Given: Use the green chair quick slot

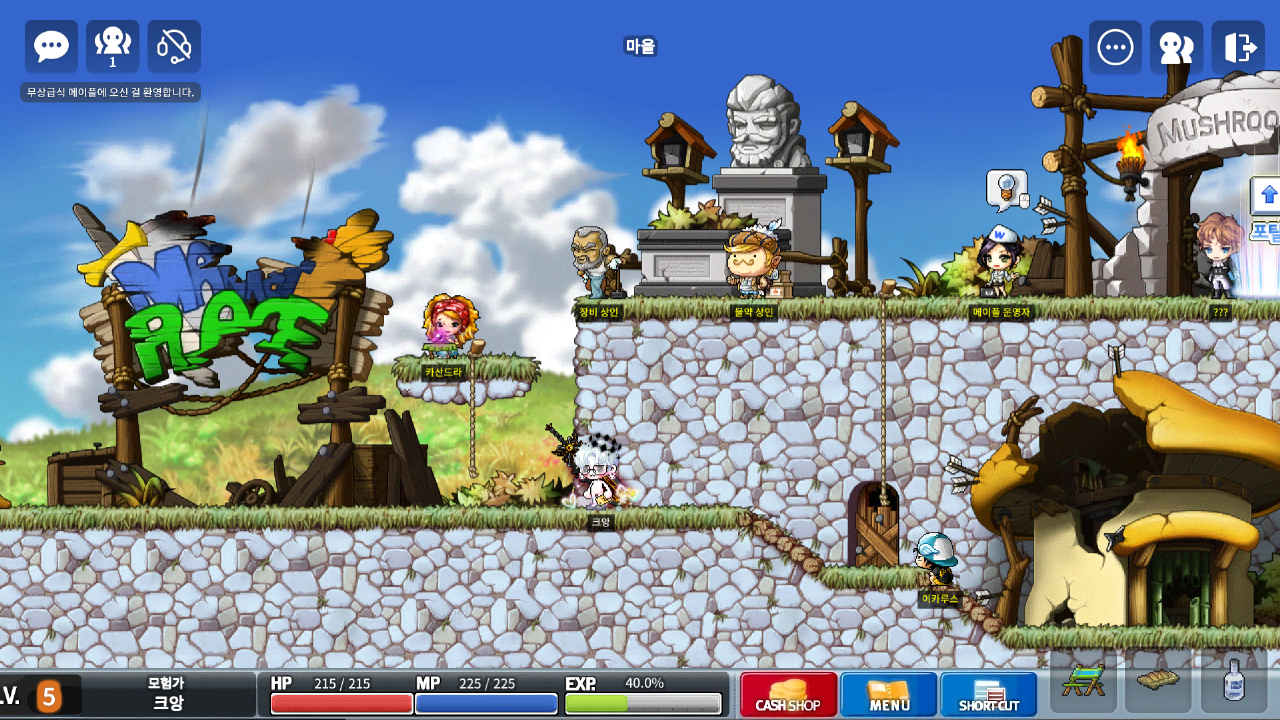Looking at the screenshot, I should [1083, 681].
